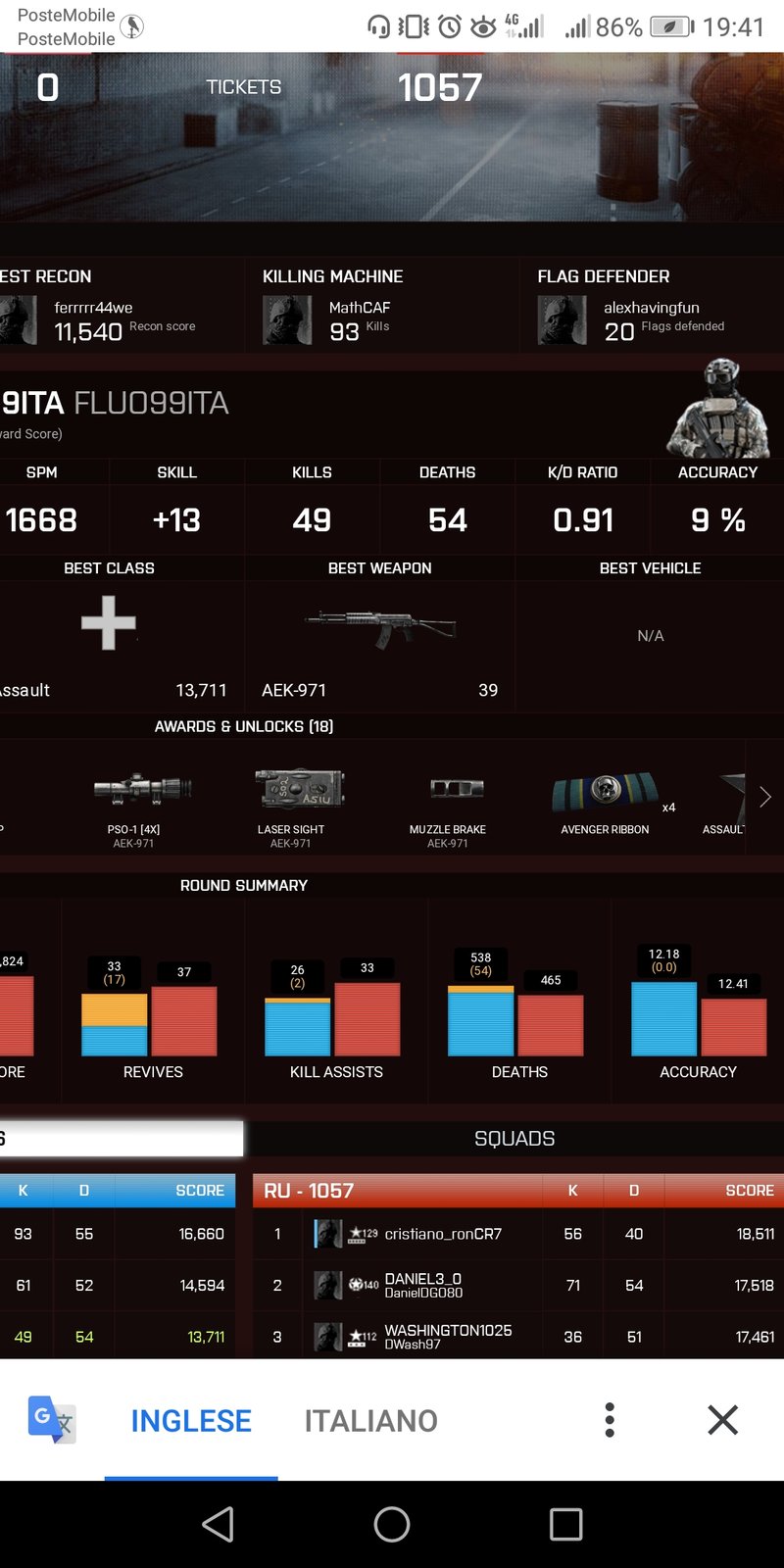Open the translate bar options menu

[x=610, y=1420]
